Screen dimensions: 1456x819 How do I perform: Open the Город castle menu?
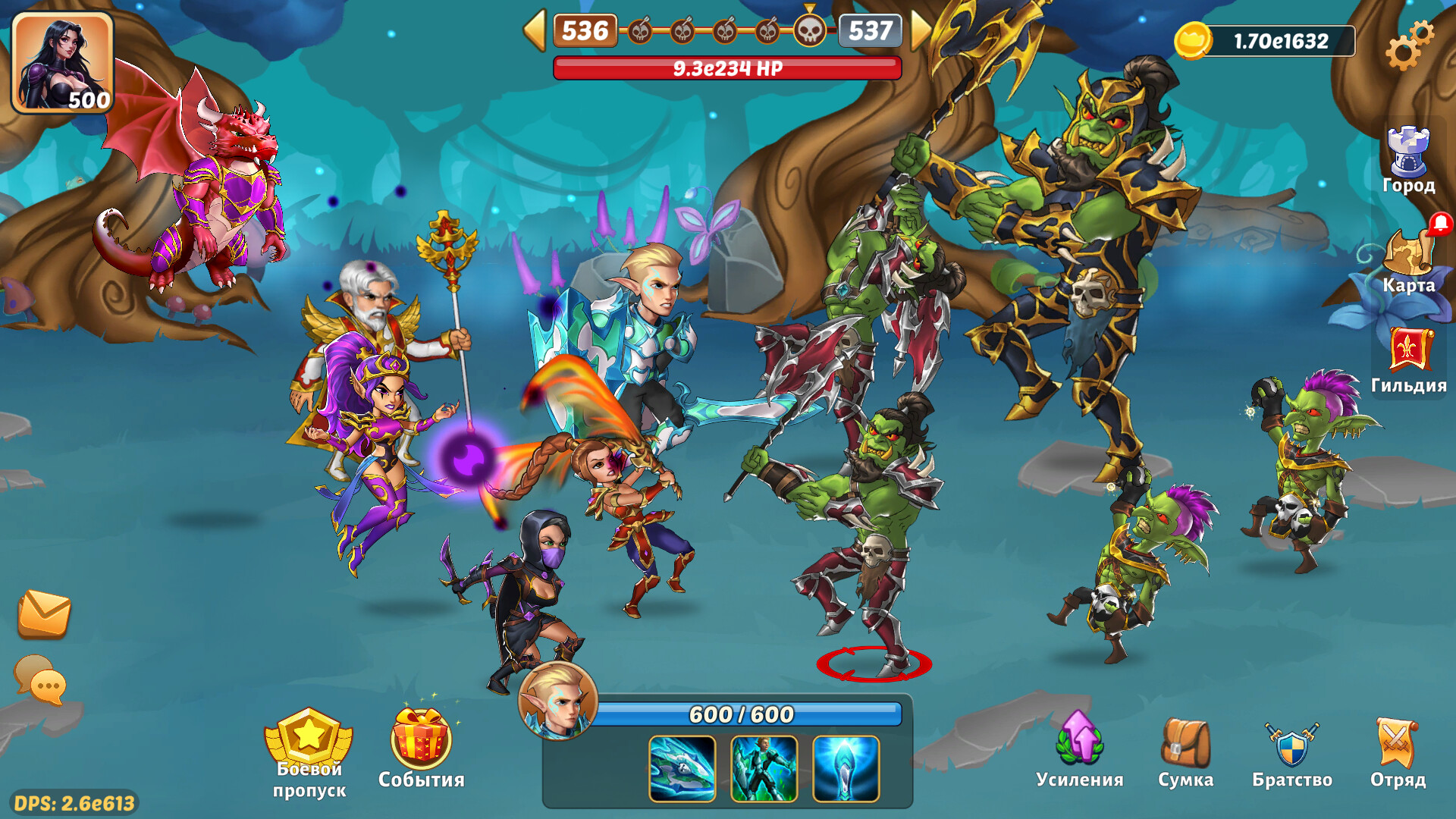pos(1408,160)
